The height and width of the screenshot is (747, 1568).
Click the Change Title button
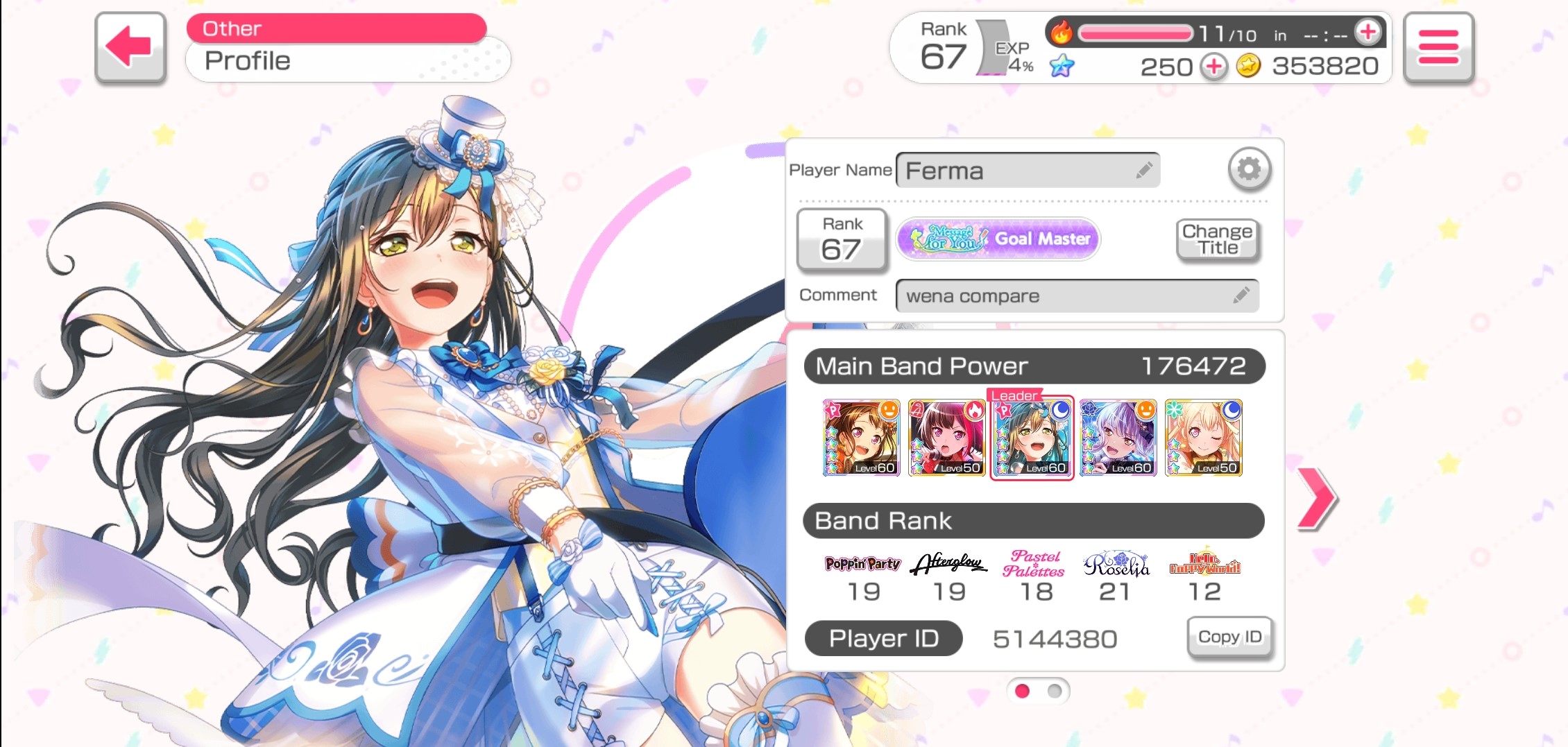(x=1217, y=240)
